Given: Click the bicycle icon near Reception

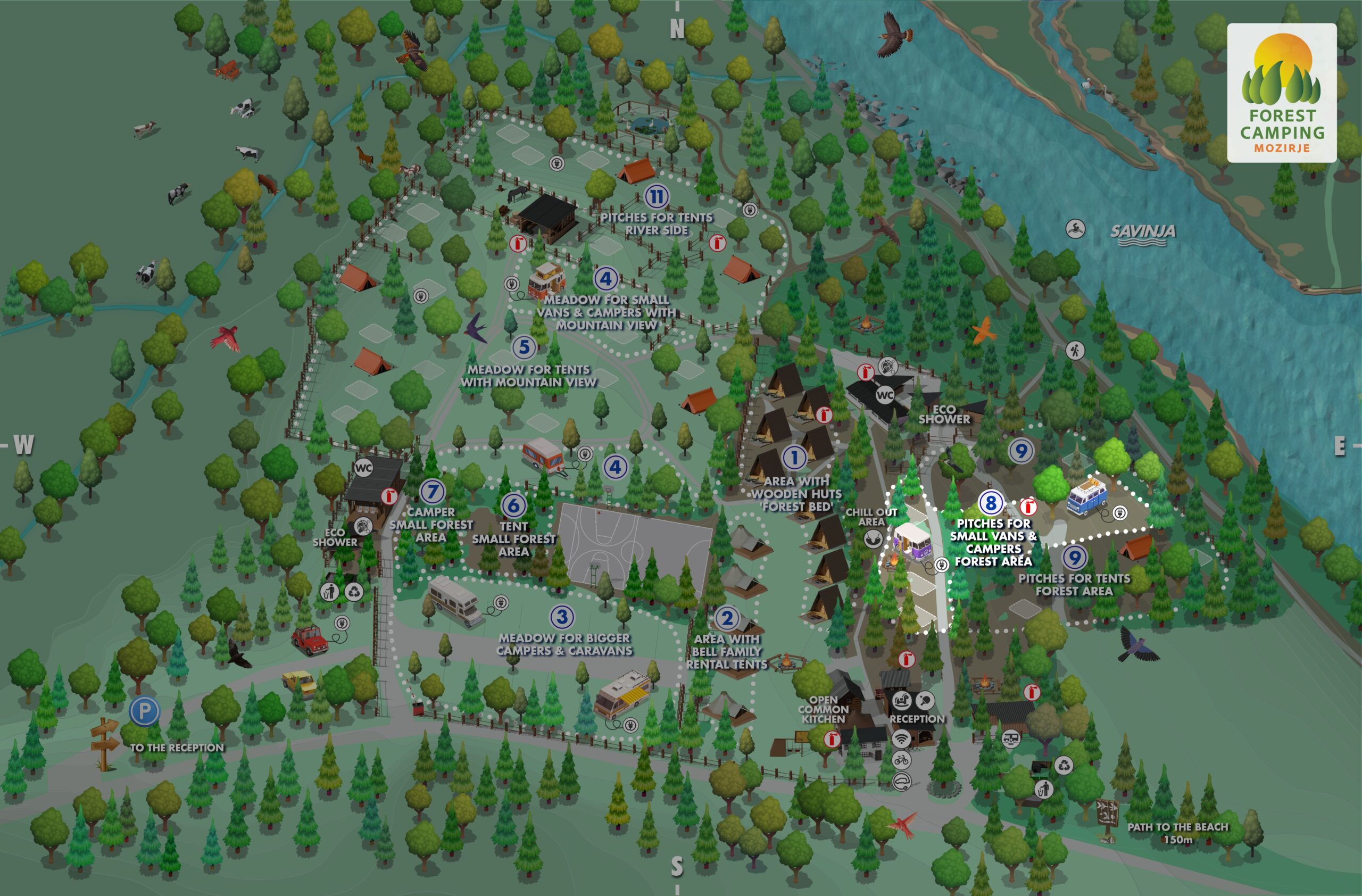Looking at the screenshot, I should coord(901,760).
